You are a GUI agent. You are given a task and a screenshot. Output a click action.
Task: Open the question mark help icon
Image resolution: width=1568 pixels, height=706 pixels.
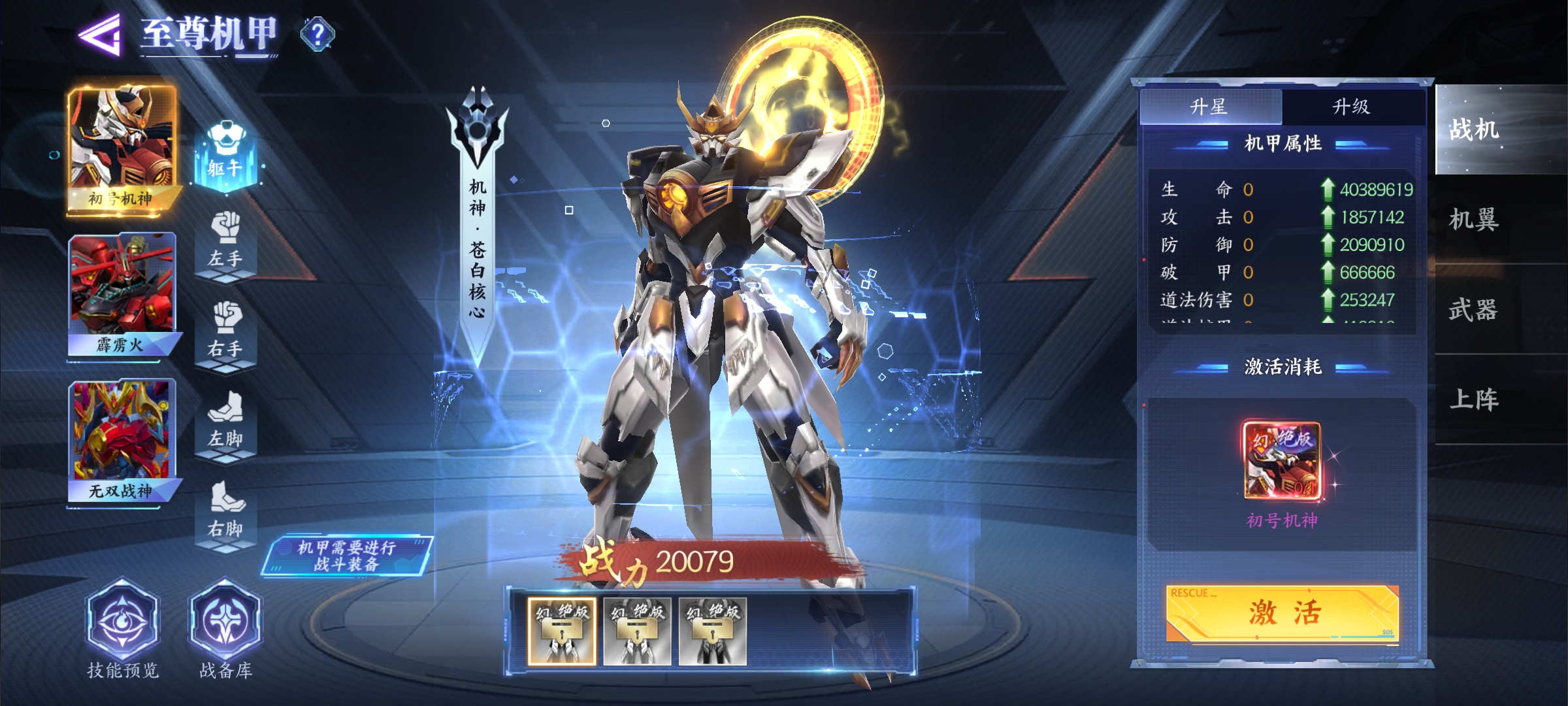(318, 34)
